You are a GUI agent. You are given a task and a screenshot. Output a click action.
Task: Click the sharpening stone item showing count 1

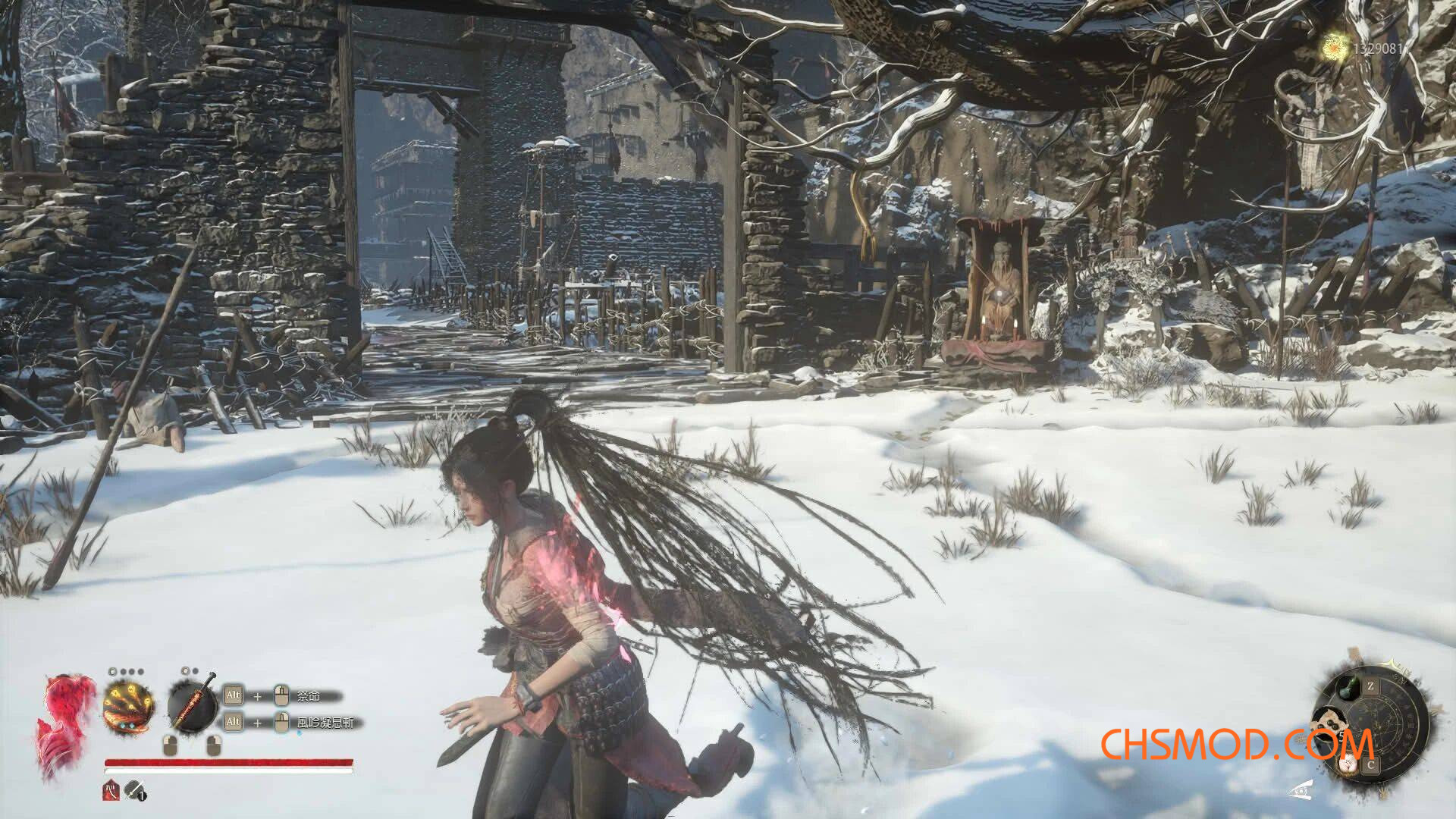133,791
